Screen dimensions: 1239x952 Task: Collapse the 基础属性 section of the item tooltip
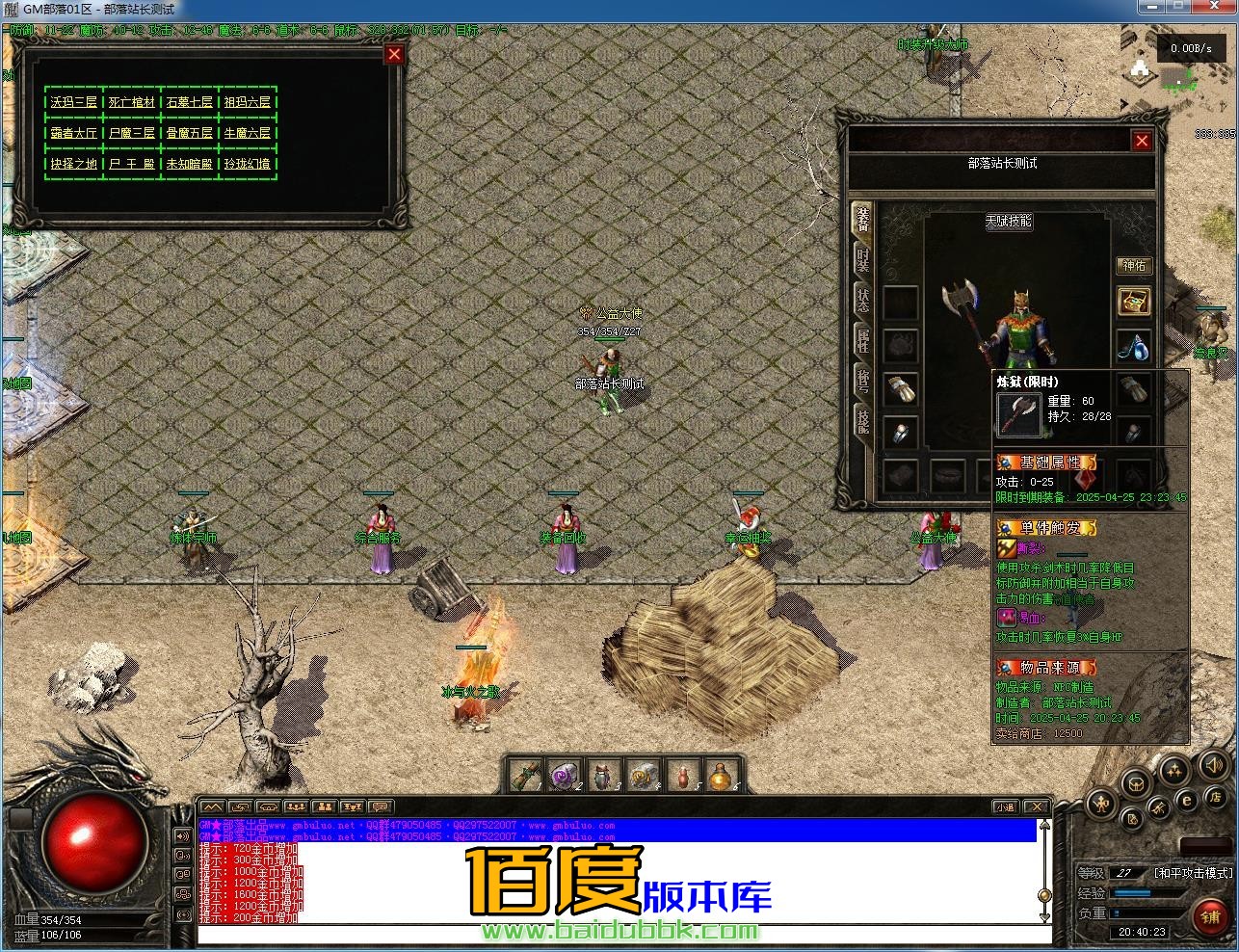click(1047, 462)
